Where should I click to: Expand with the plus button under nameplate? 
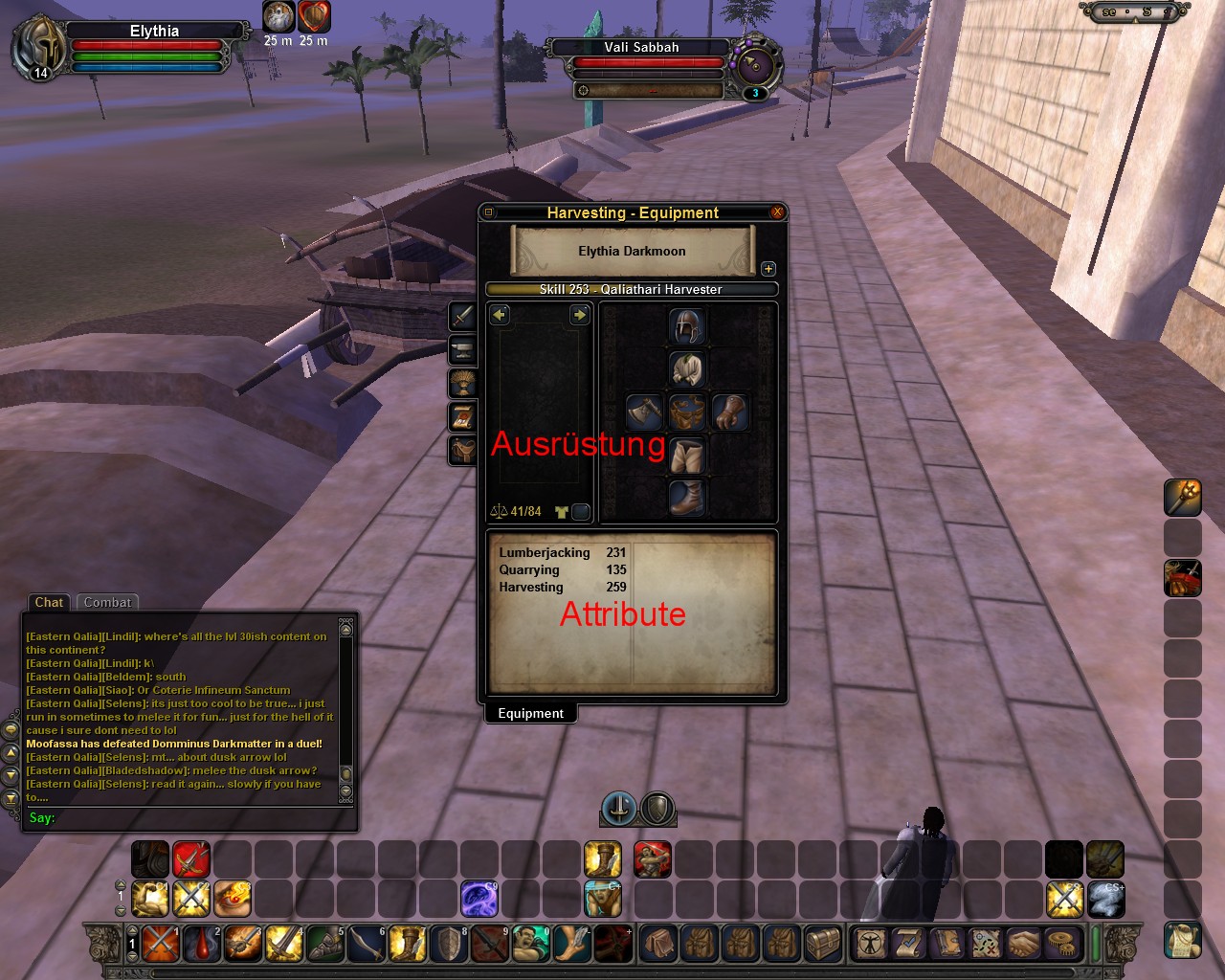[x=768, y=269]
